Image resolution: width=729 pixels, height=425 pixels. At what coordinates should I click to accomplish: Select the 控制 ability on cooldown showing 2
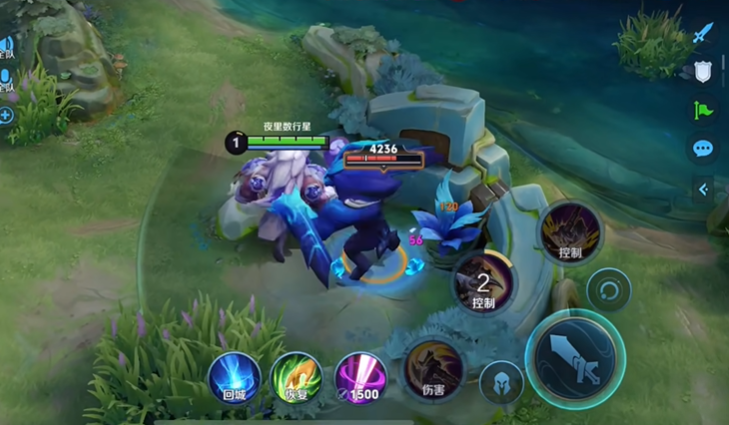(483, 282)
